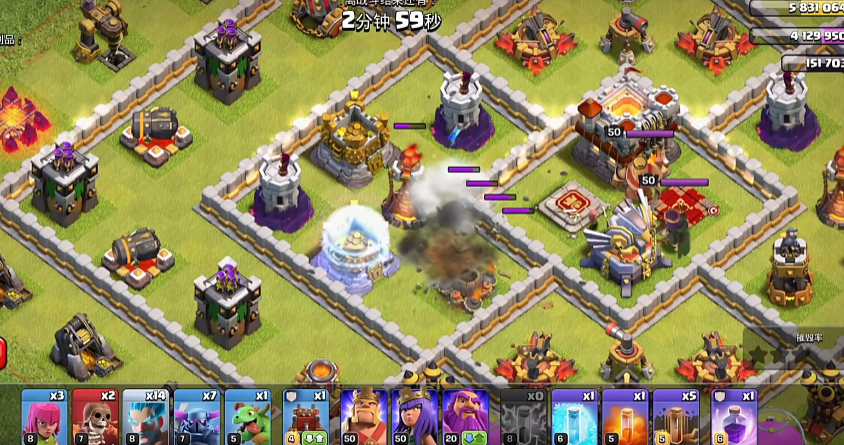This screenshot has width=844, height=445.
Task: Select the blue-haired Ice Wizard card
Action: click(x=146, y=417)
